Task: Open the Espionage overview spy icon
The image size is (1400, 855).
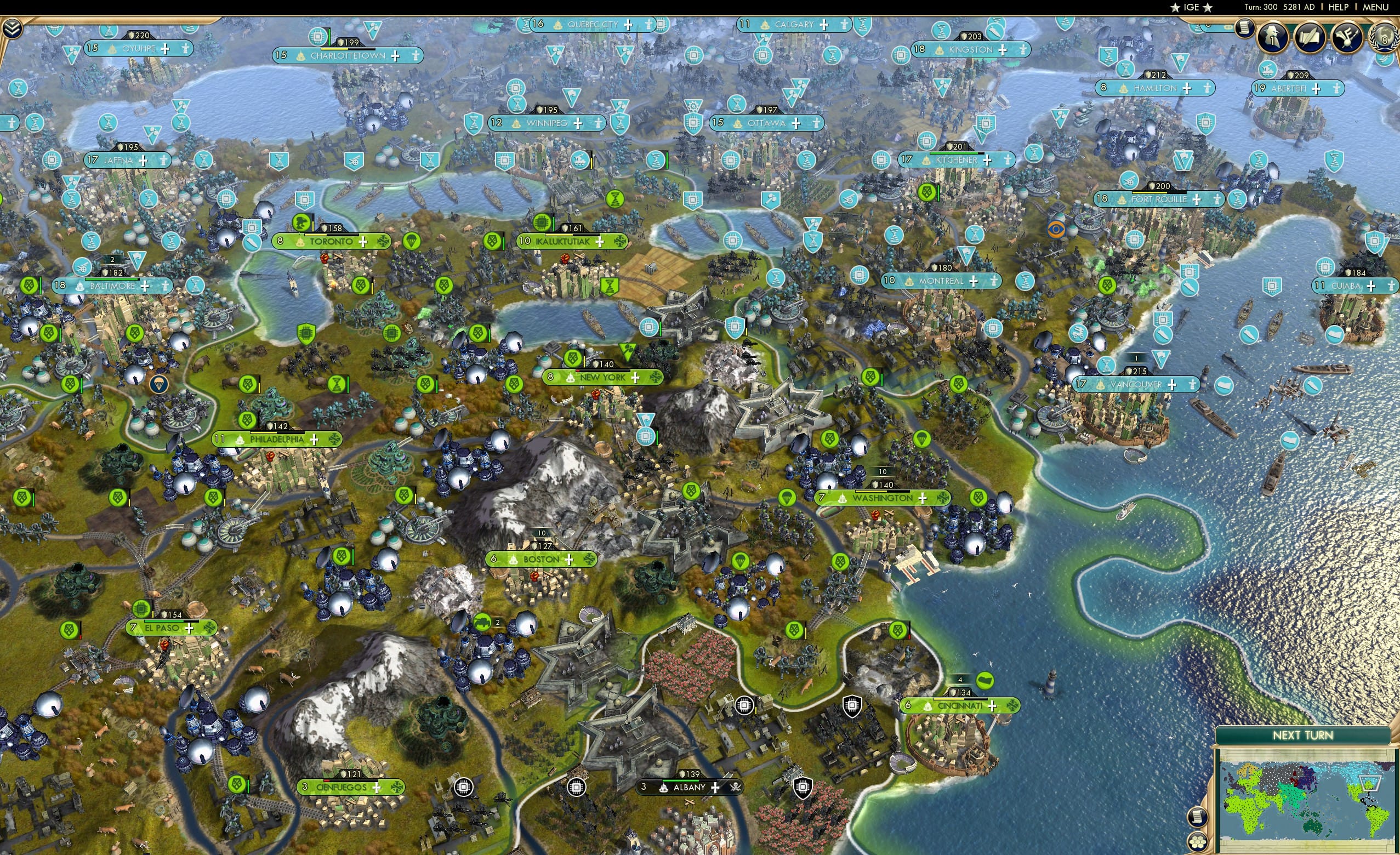Action: point(1273,38)
